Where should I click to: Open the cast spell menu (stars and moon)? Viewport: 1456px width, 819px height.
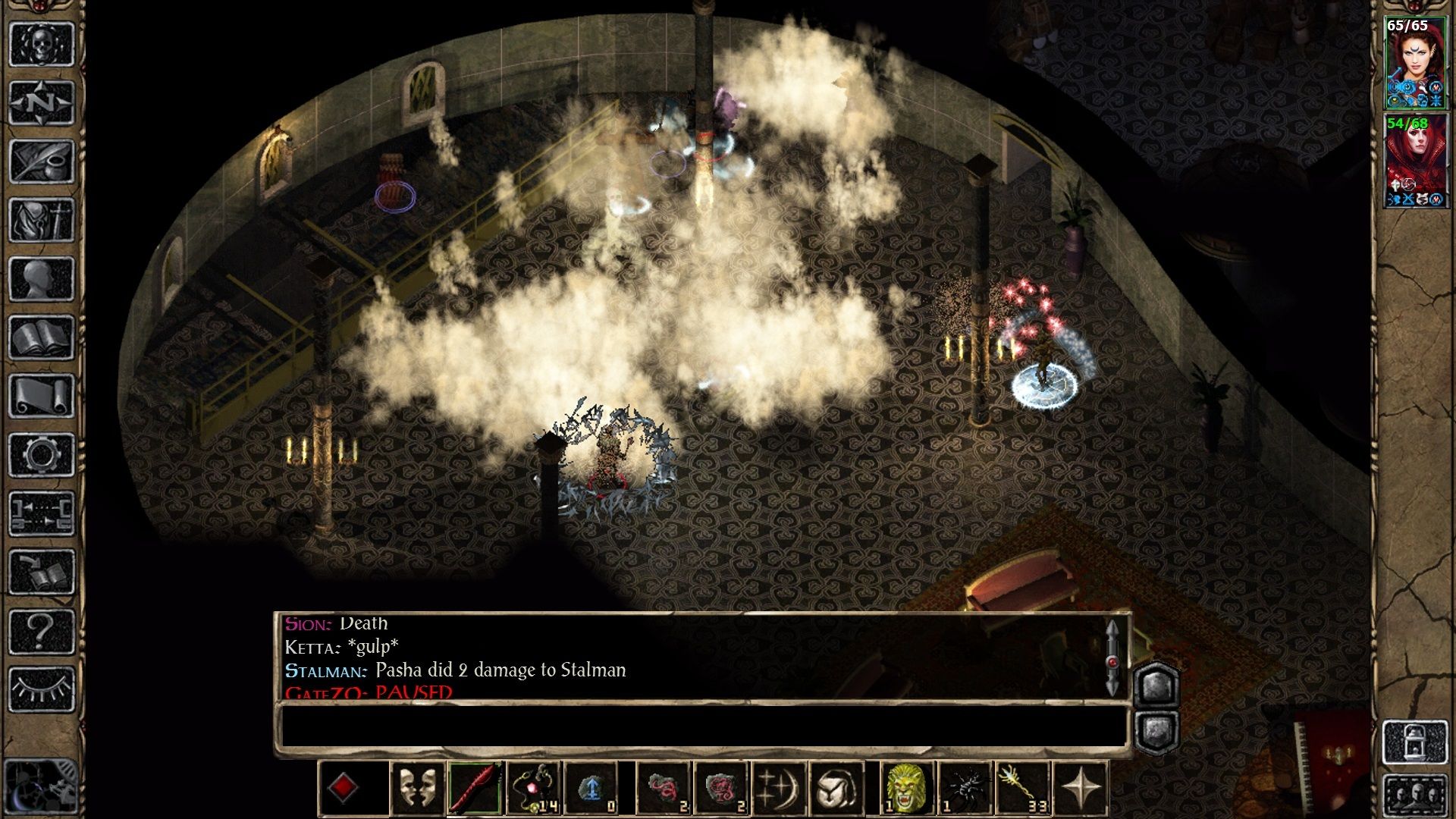point(777,789)
